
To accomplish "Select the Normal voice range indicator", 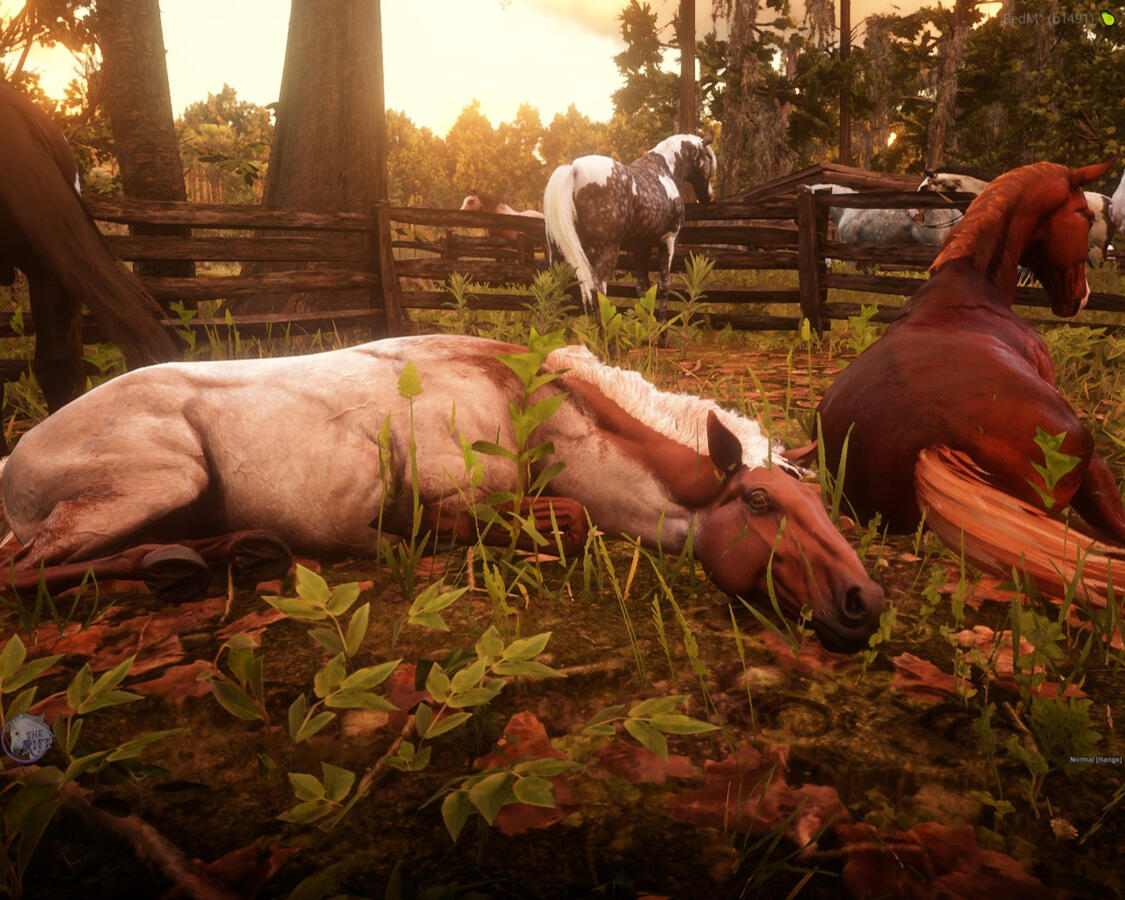I will 1095,760.
